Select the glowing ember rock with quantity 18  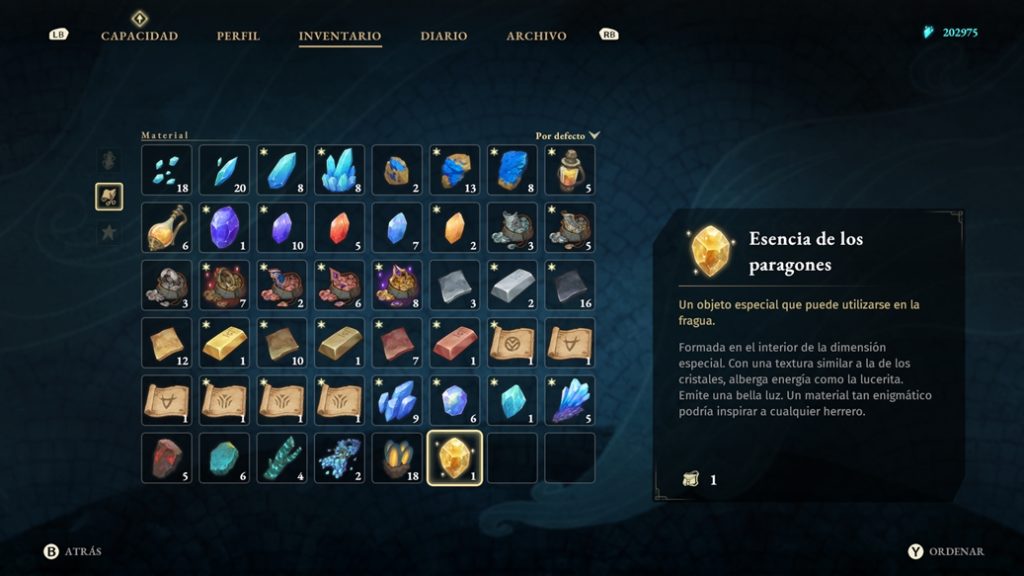(x=397, y=458)
